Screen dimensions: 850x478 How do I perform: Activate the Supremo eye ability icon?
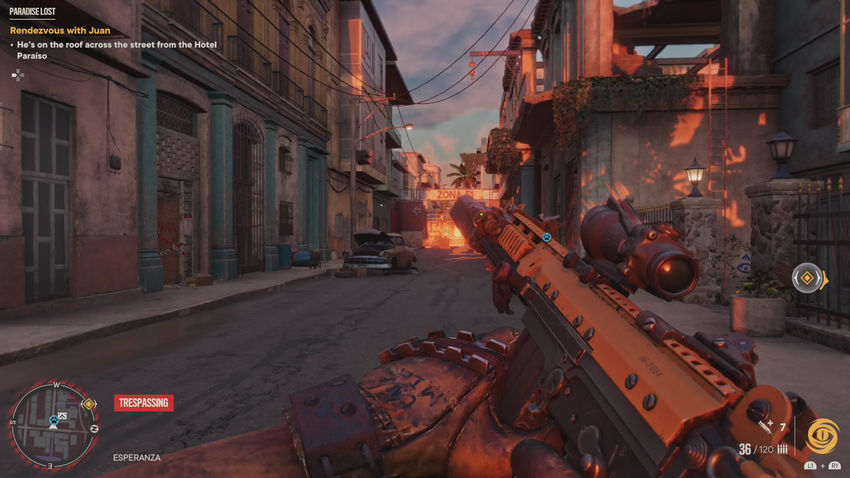822,437
